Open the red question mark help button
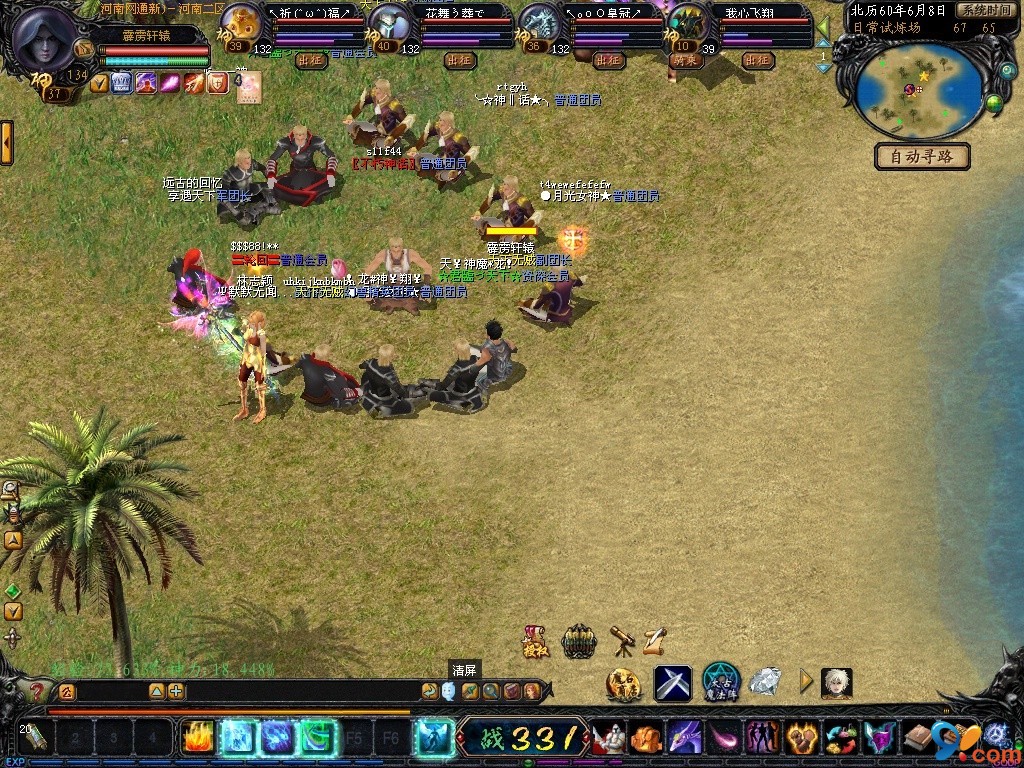Viewport: 1024px width, 768px height. click(37, 690)
